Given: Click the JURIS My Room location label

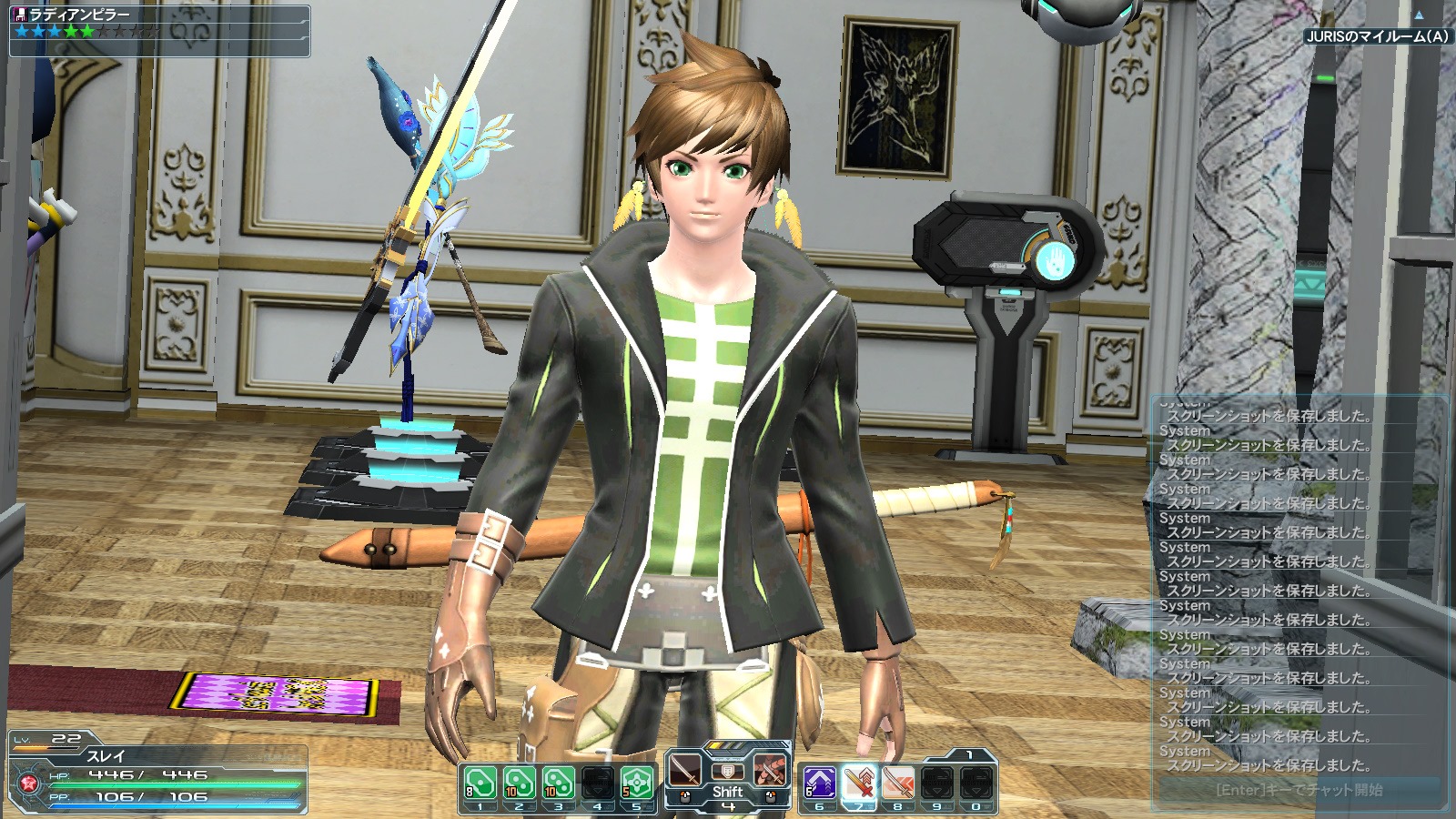Looking at the screenshot, I should click(1377, 36).
